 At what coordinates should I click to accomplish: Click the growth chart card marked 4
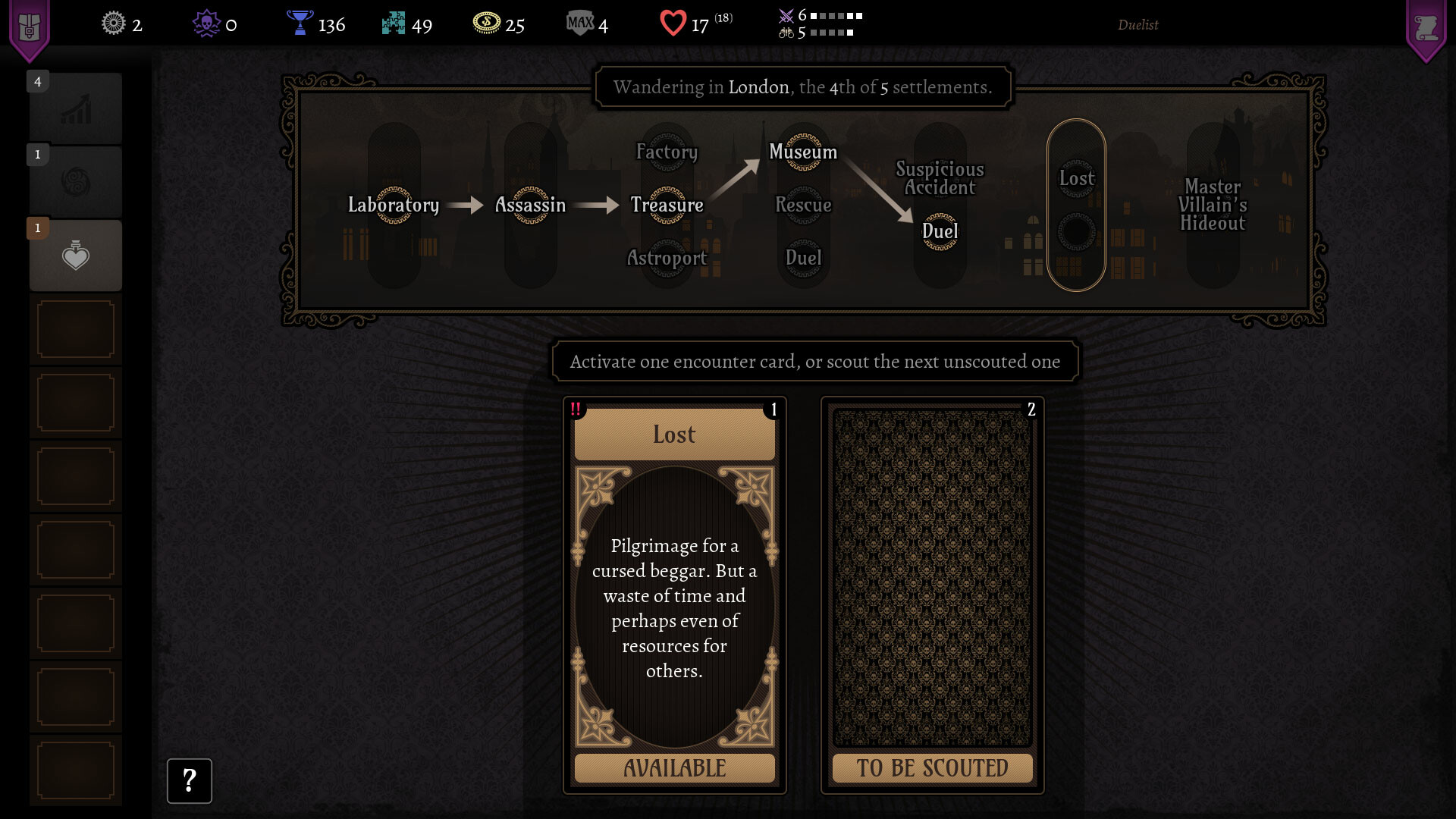pos(75,108)
